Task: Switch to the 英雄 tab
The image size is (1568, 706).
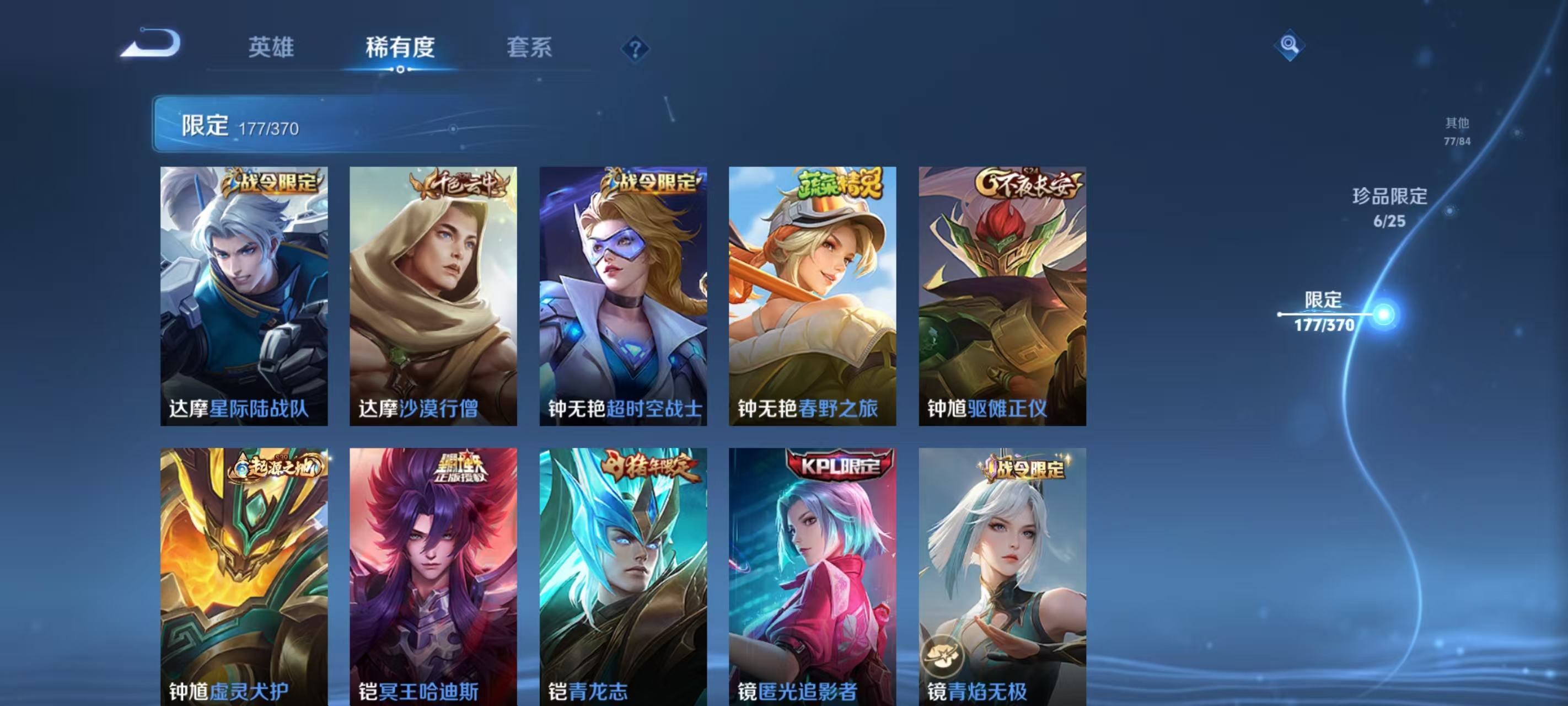Action: click(272, 47)
